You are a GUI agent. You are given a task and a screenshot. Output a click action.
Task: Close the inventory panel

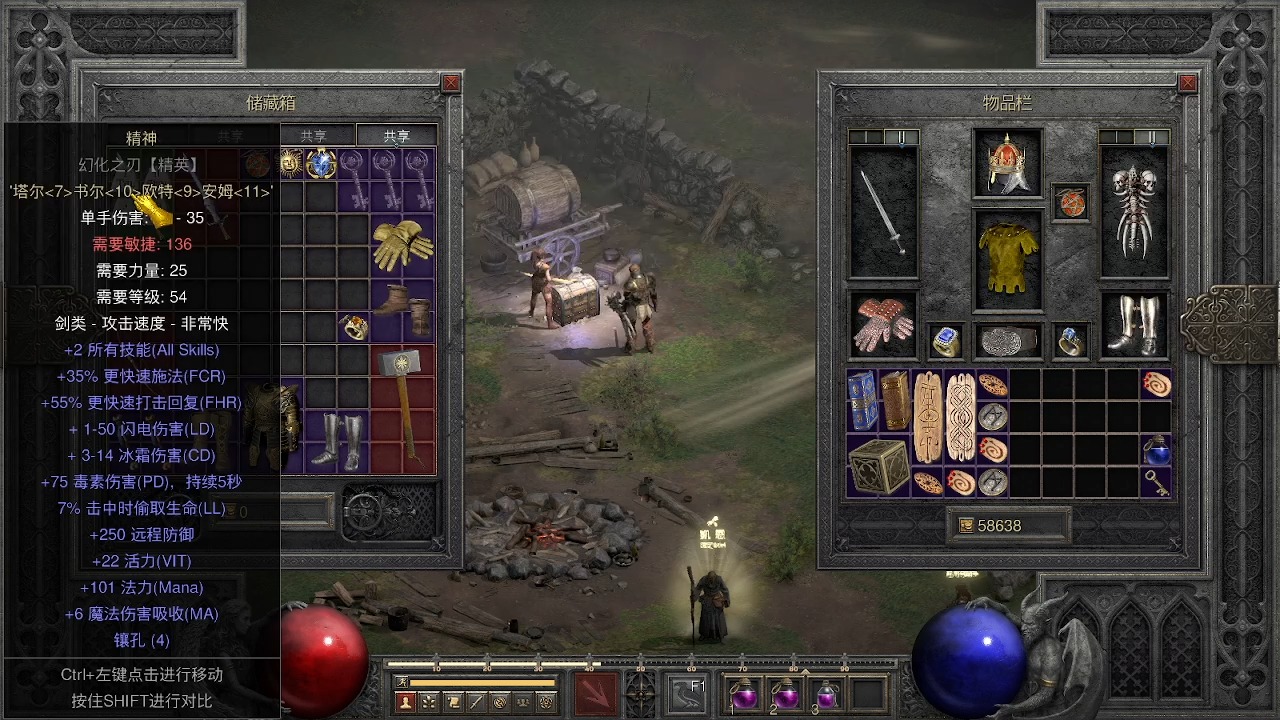(x=1187, y=83)
